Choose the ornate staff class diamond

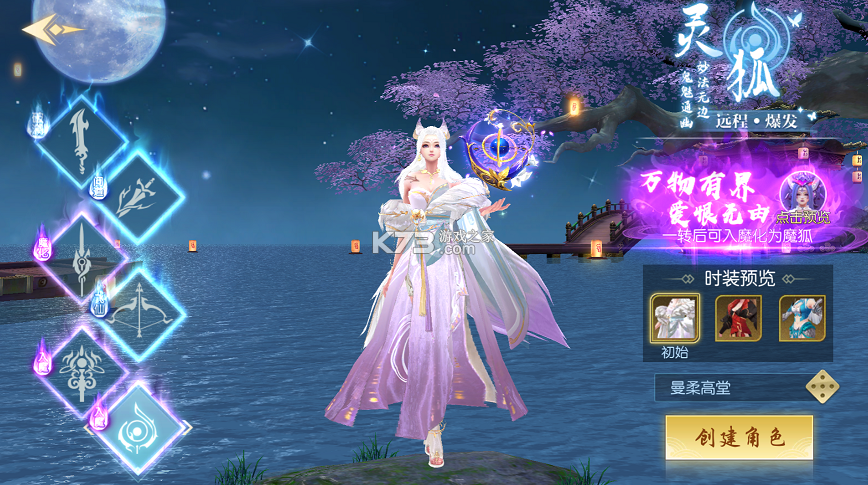pos(82,369)
